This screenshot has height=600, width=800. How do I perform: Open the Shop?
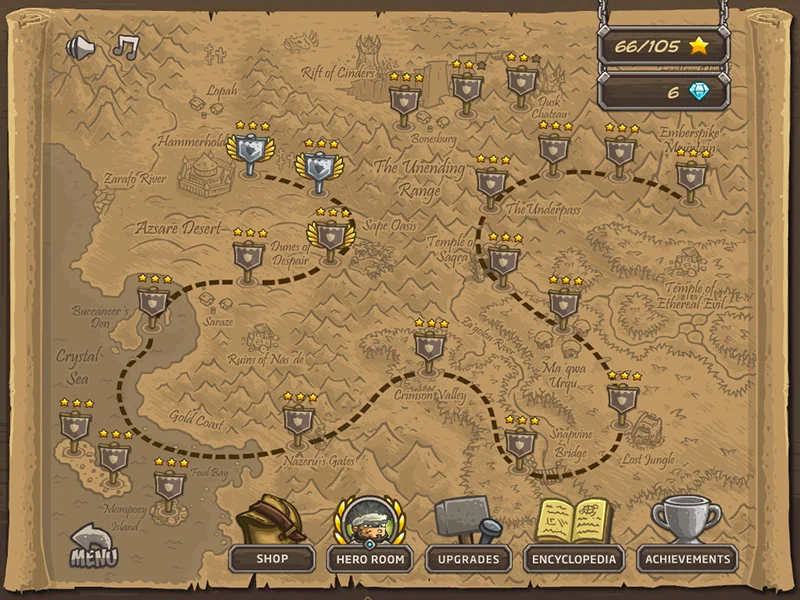tap(271, 558)
